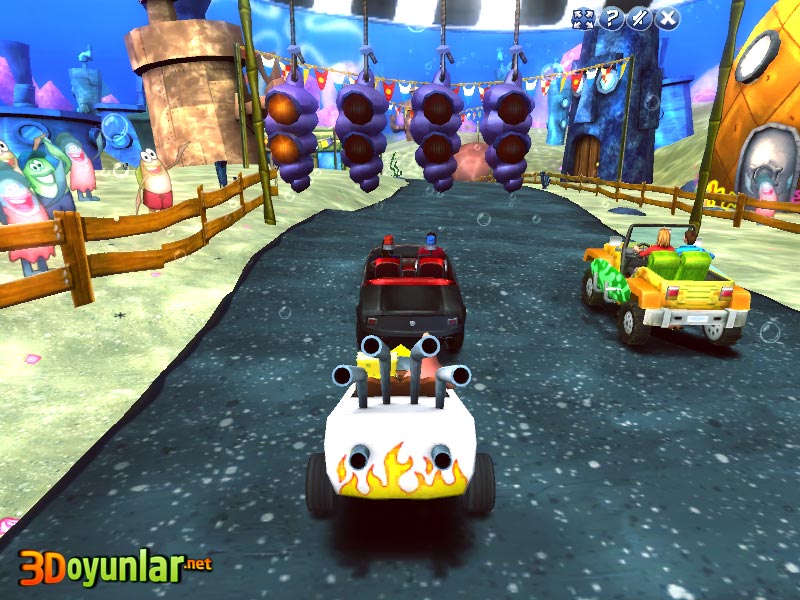Mute sound with the crossed speaker icon
The width and height of the screenshot is (800, 600).
638,18
